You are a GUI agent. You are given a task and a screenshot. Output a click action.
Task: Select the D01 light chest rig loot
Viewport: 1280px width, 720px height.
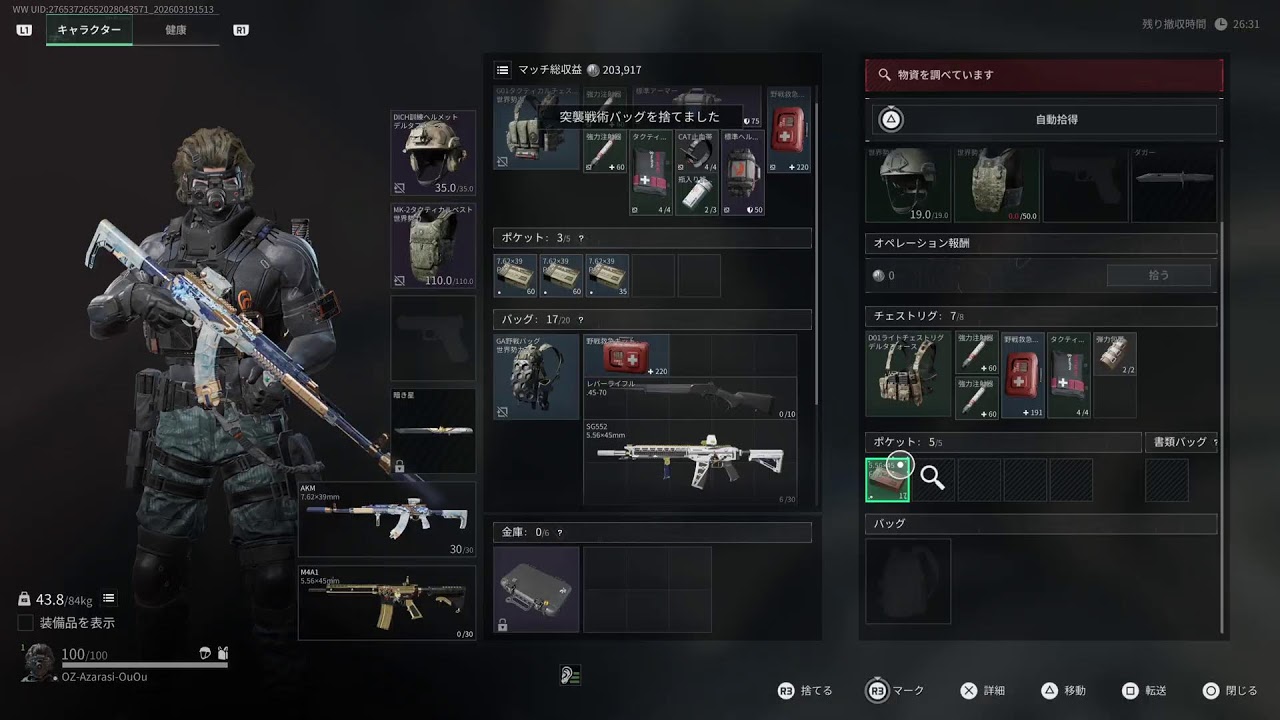[908, 374]
